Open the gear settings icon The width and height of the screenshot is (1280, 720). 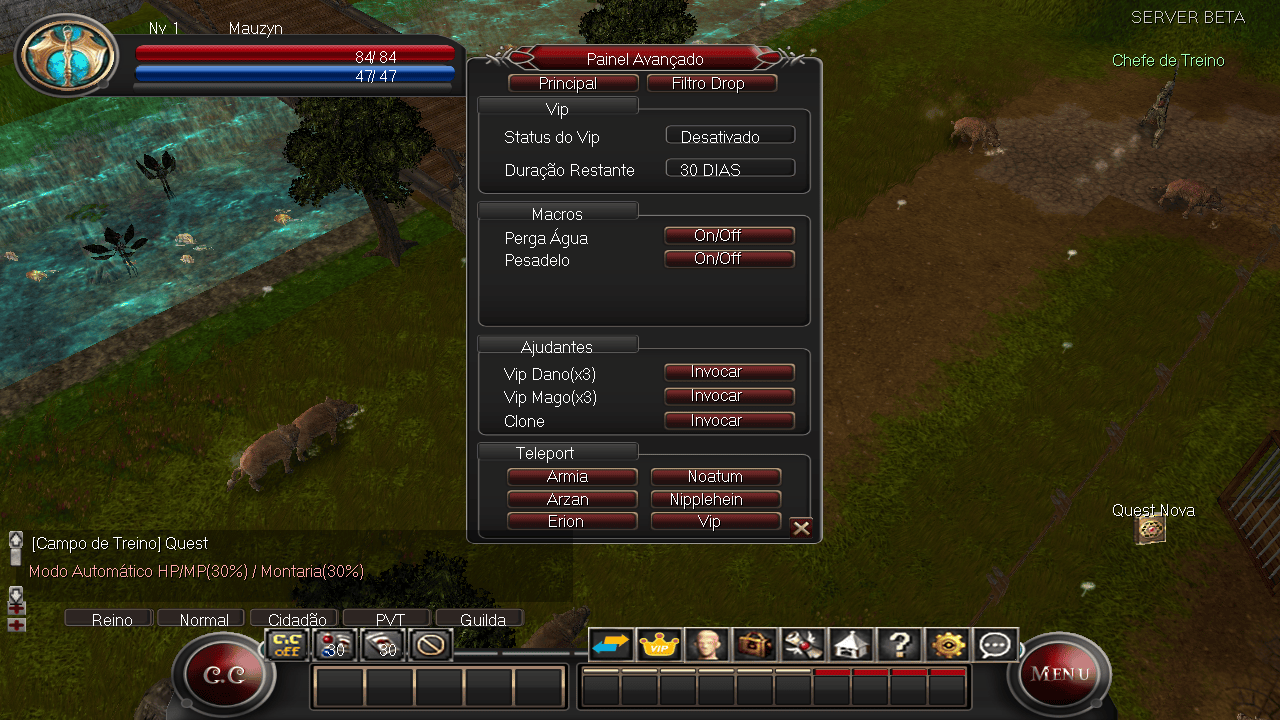pyautogui.click(x=947, y=645)
